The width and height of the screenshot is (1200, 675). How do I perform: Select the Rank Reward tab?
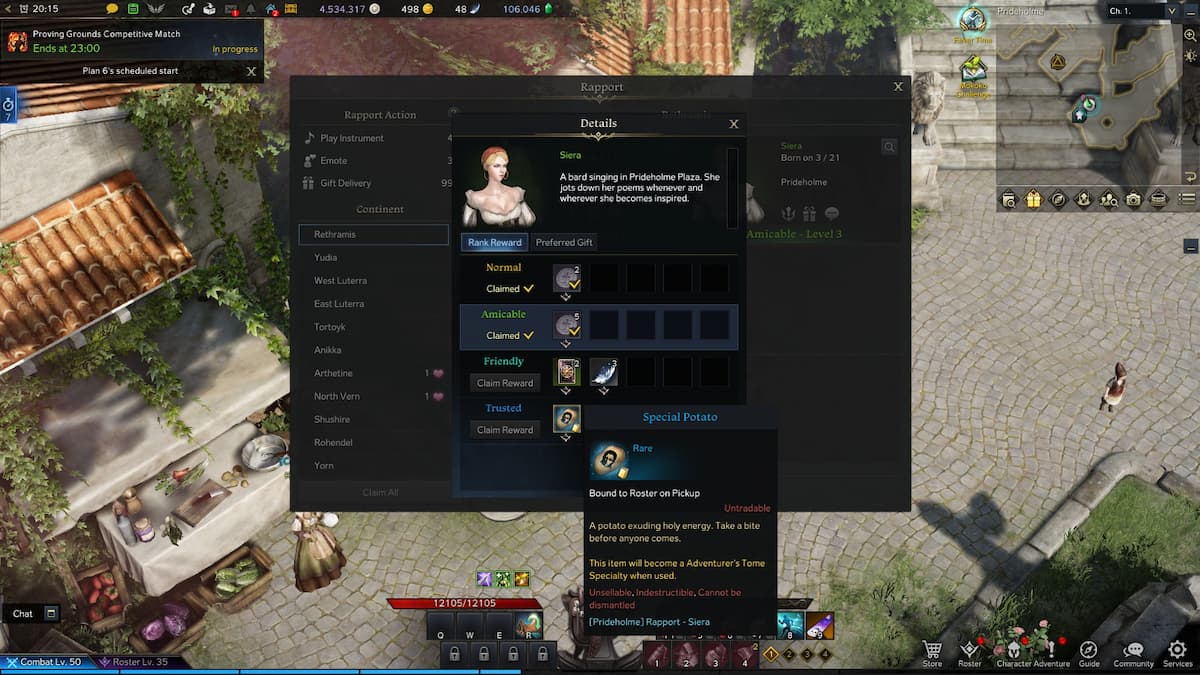[x=494, y=242]
